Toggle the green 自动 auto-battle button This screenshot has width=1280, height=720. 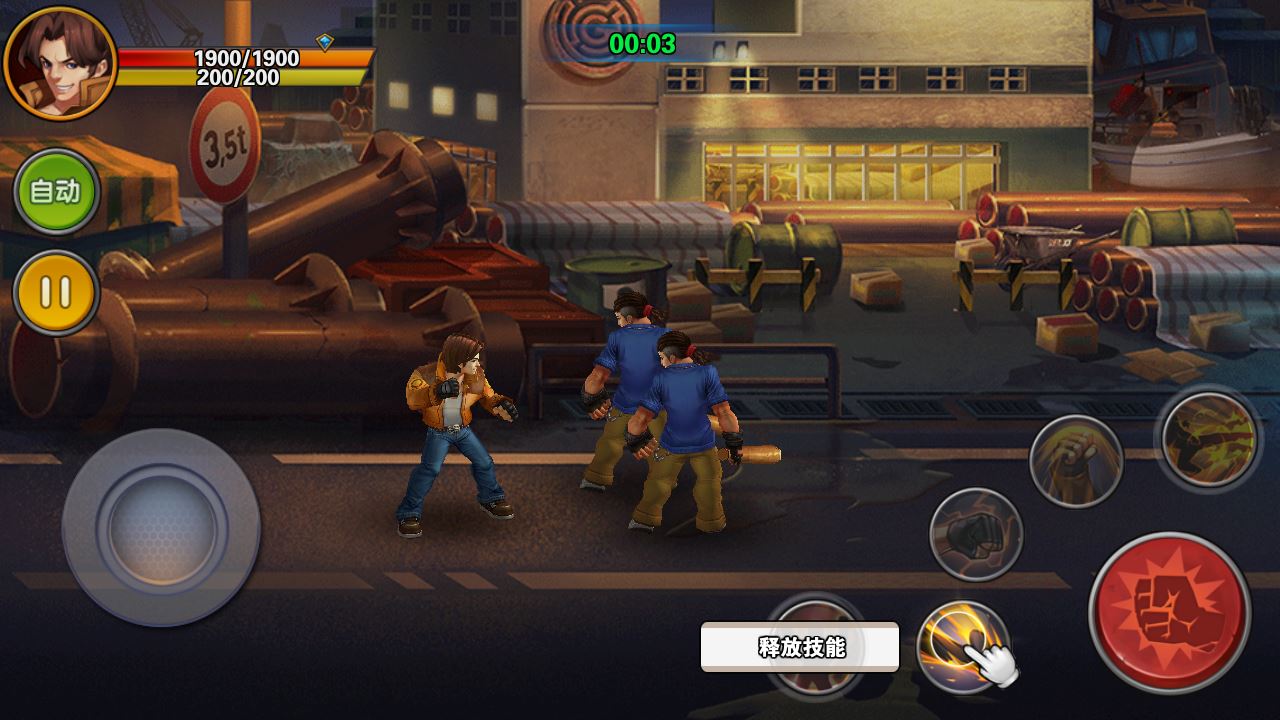(55, 191)
